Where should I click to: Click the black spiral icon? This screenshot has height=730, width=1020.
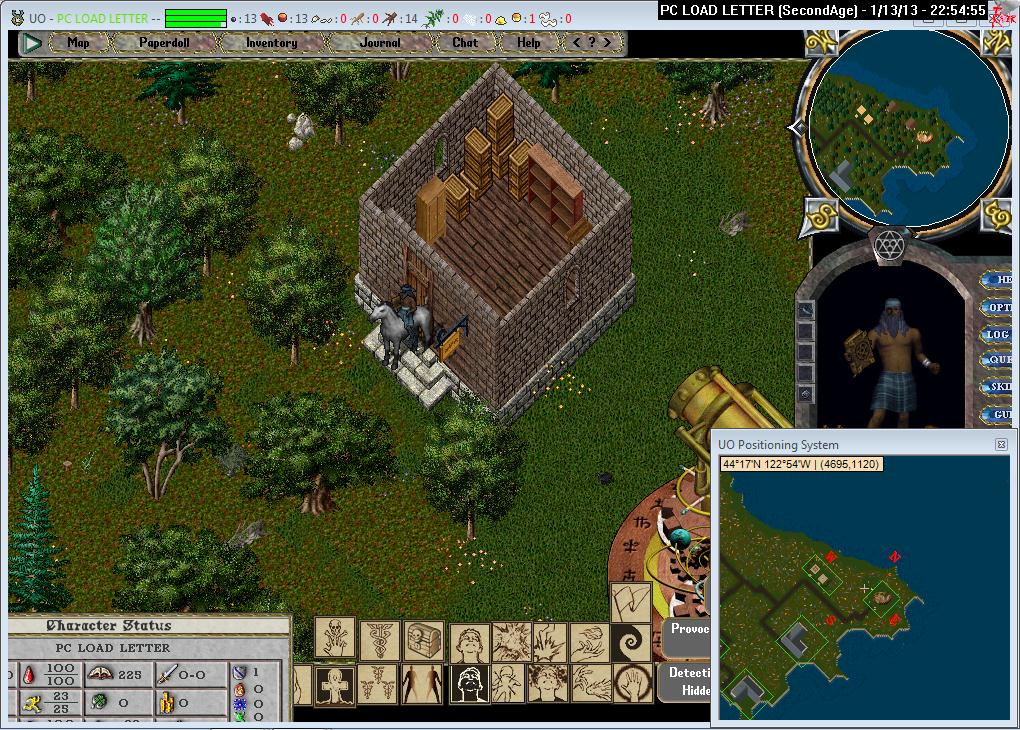coord(630,638)
